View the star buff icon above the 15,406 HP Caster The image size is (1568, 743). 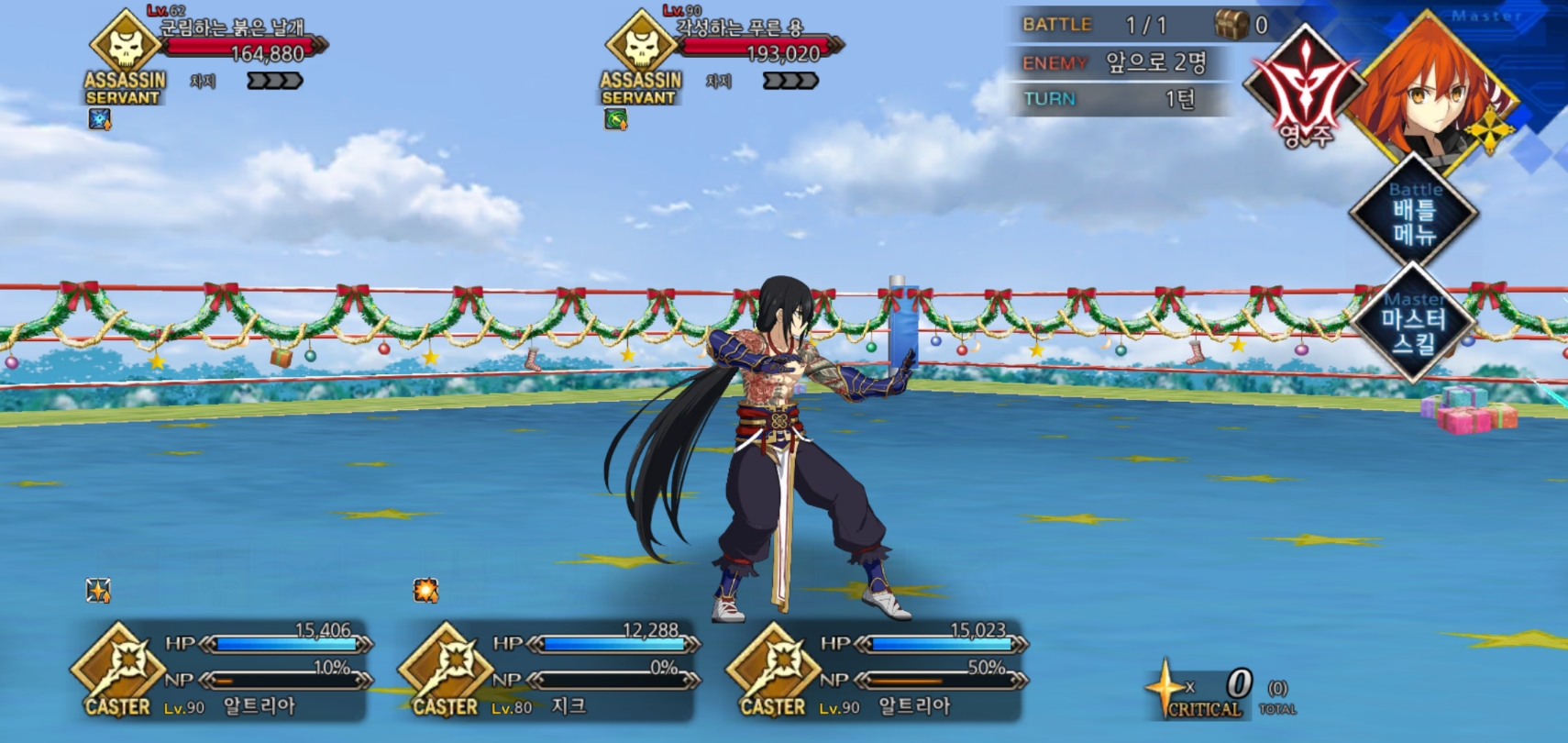click(x=98, y=590)
